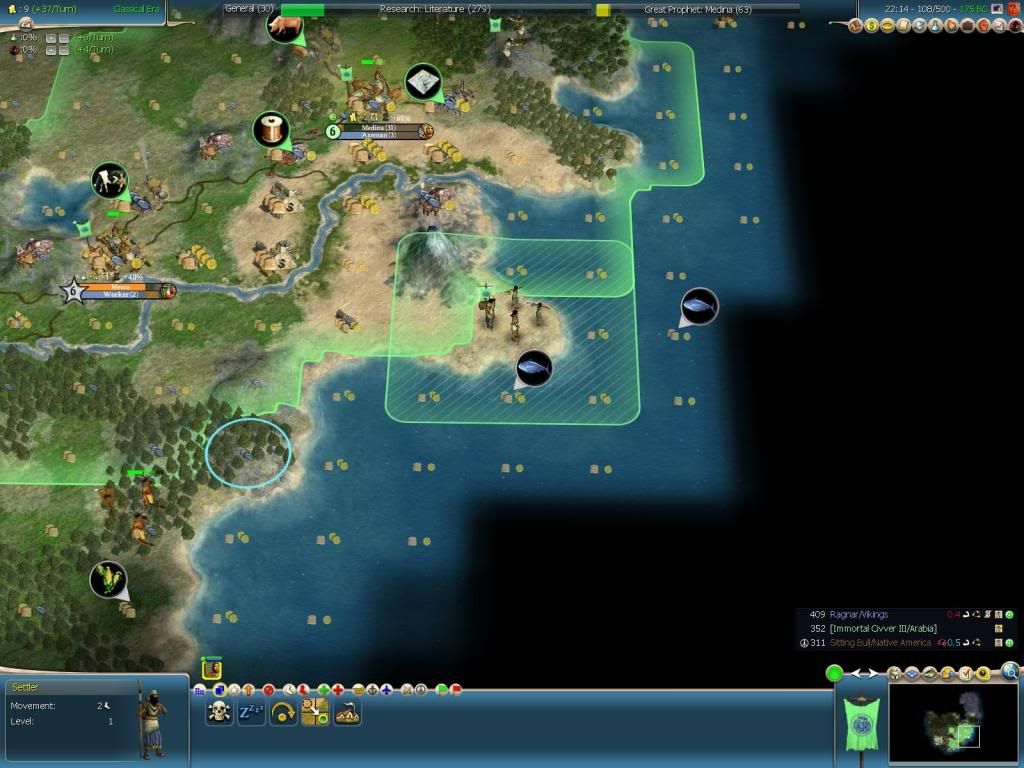1024x768 pixels.
Task: Delete the settler with the skull button
Action: [x=220, y=712]
